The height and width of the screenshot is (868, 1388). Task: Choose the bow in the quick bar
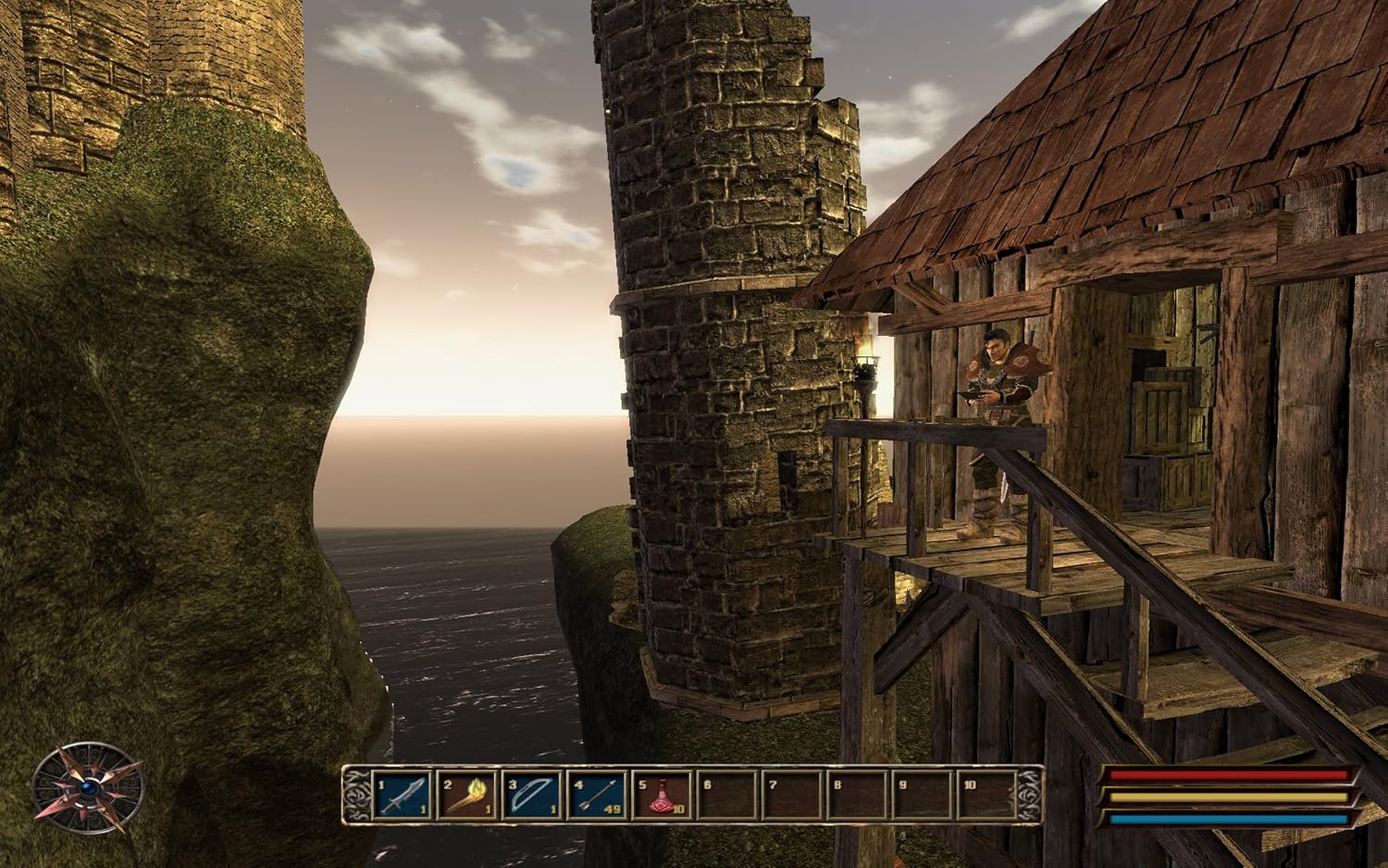coord(533,796)
